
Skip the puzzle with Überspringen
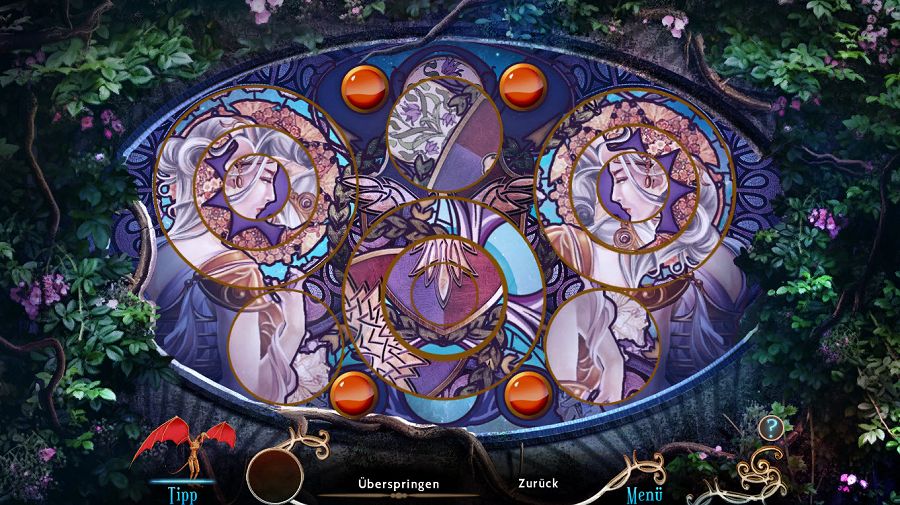398,483
